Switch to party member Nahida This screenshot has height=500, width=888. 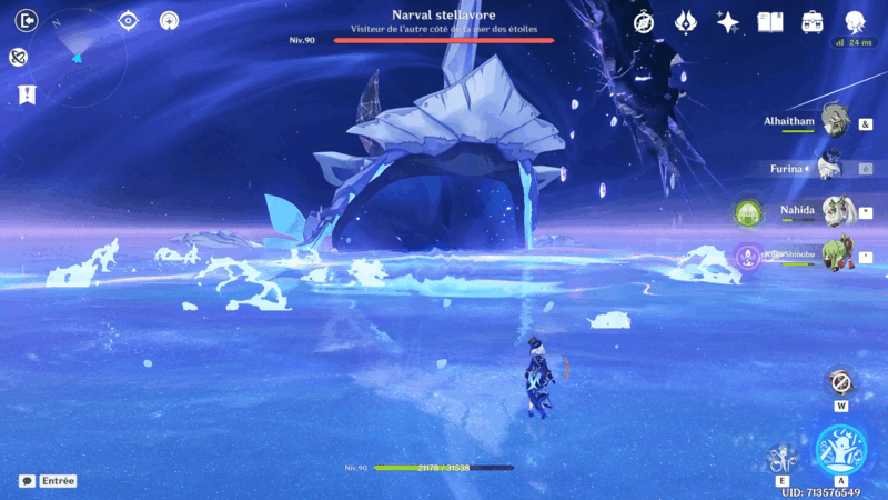[x=836, y=211]
